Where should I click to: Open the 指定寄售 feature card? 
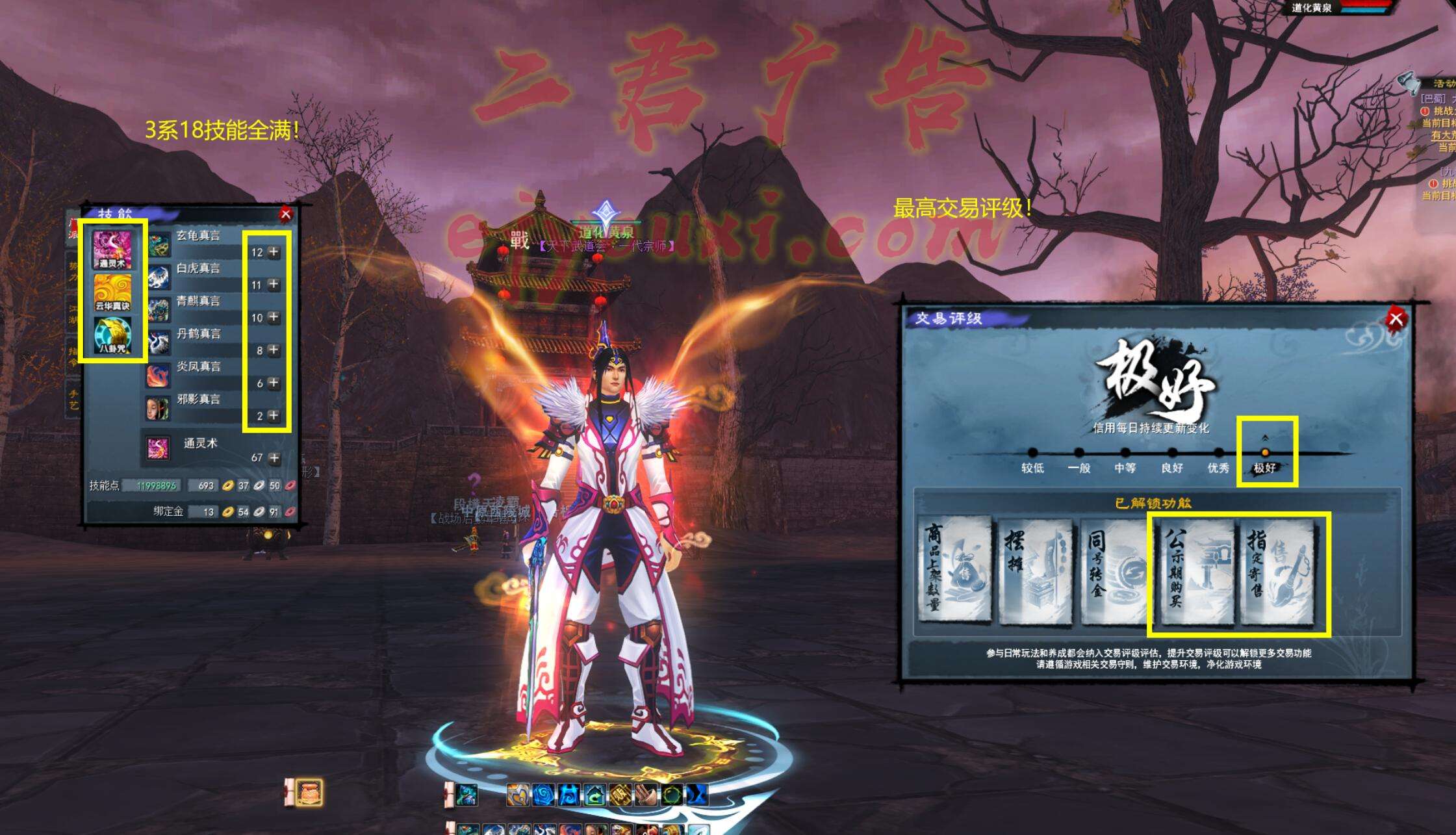pyautogui.click(x=1277, y=571)
